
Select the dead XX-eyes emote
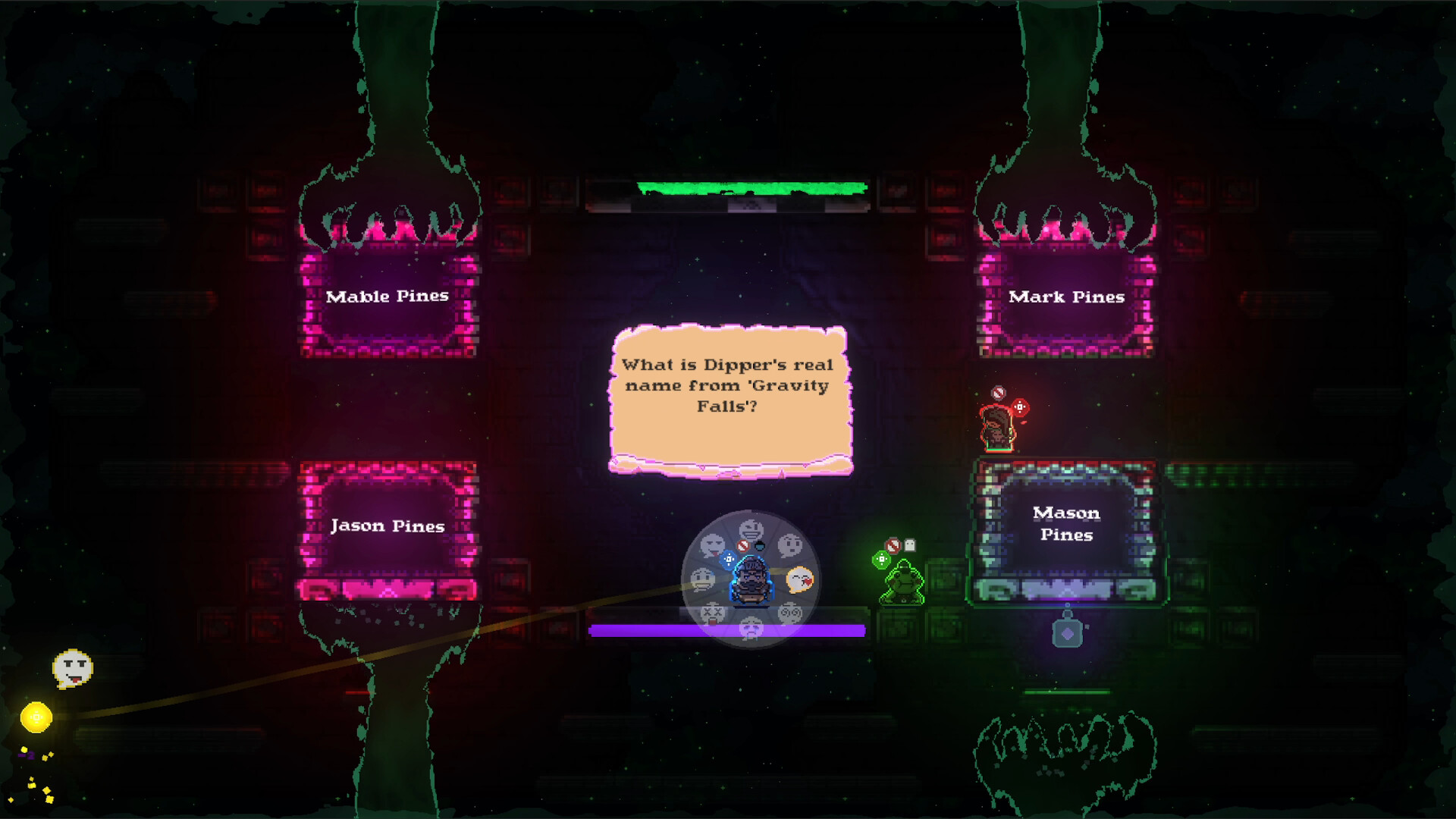click(713, 613)
